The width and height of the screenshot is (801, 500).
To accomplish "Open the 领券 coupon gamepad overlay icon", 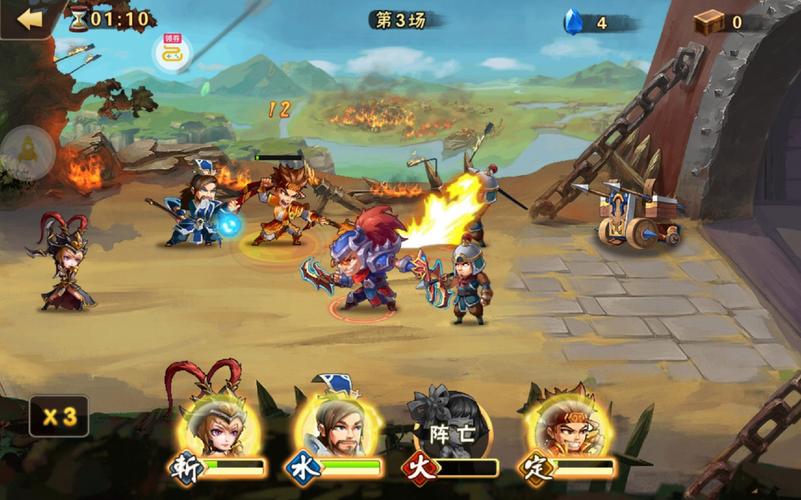I will (171, 52).
